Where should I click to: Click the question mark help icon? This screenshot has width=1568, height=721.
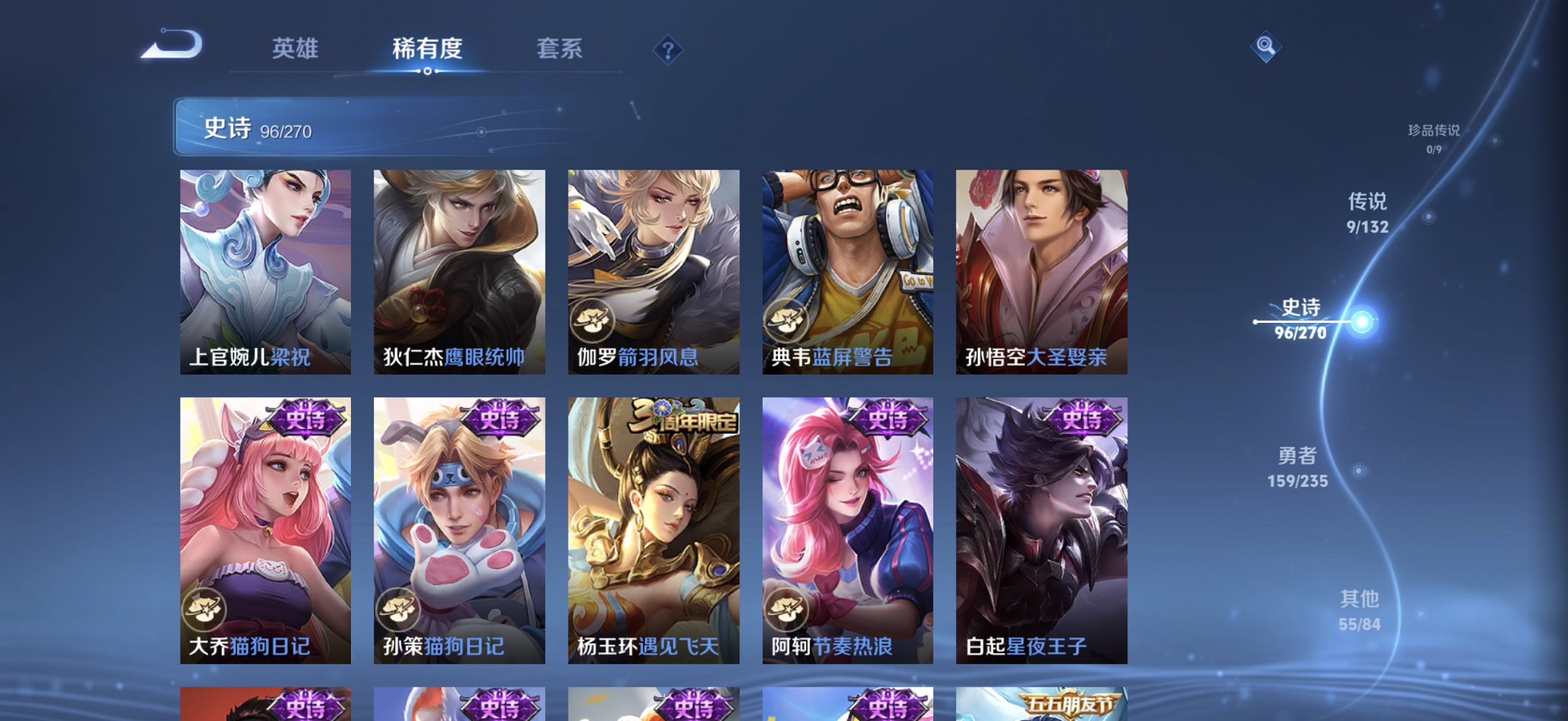coord(670,49)
